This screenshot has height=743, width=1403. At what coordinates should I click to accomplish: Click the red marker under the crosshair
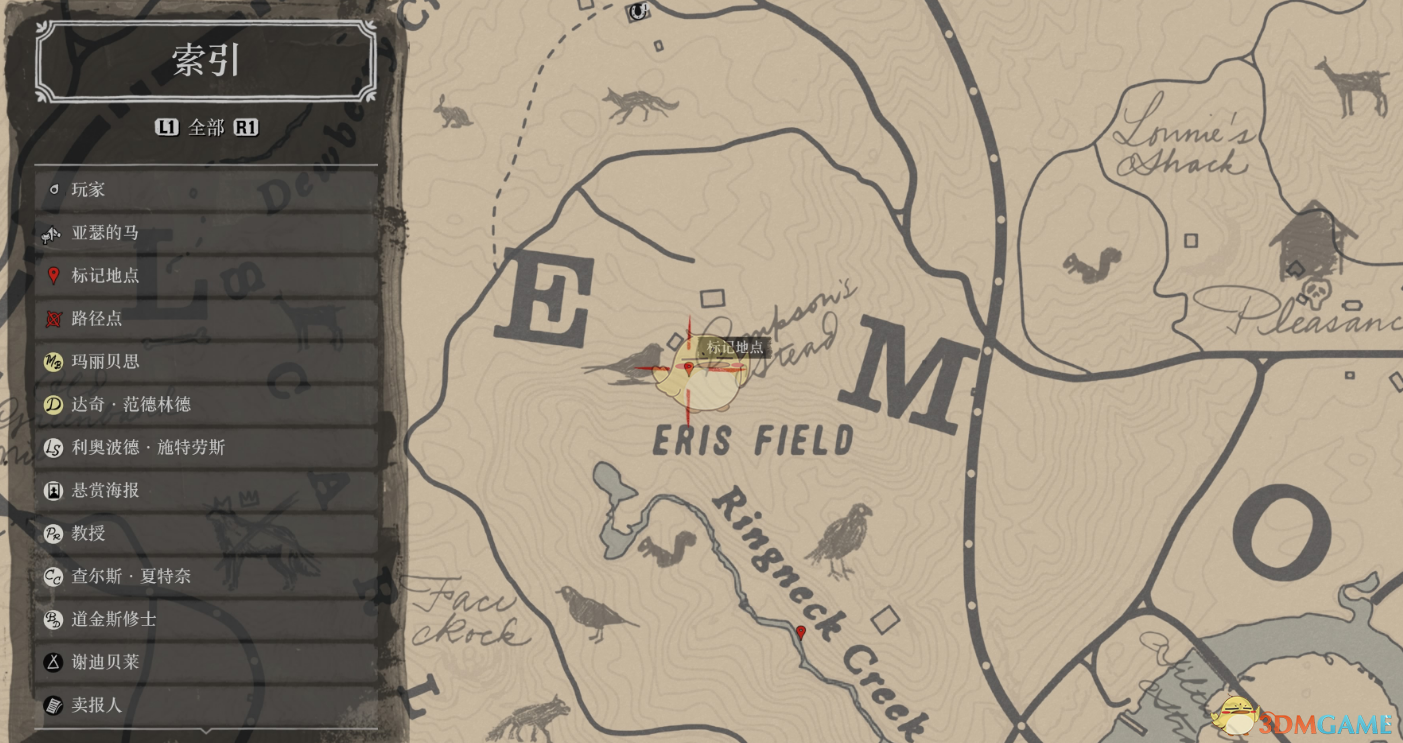[688, 368]
